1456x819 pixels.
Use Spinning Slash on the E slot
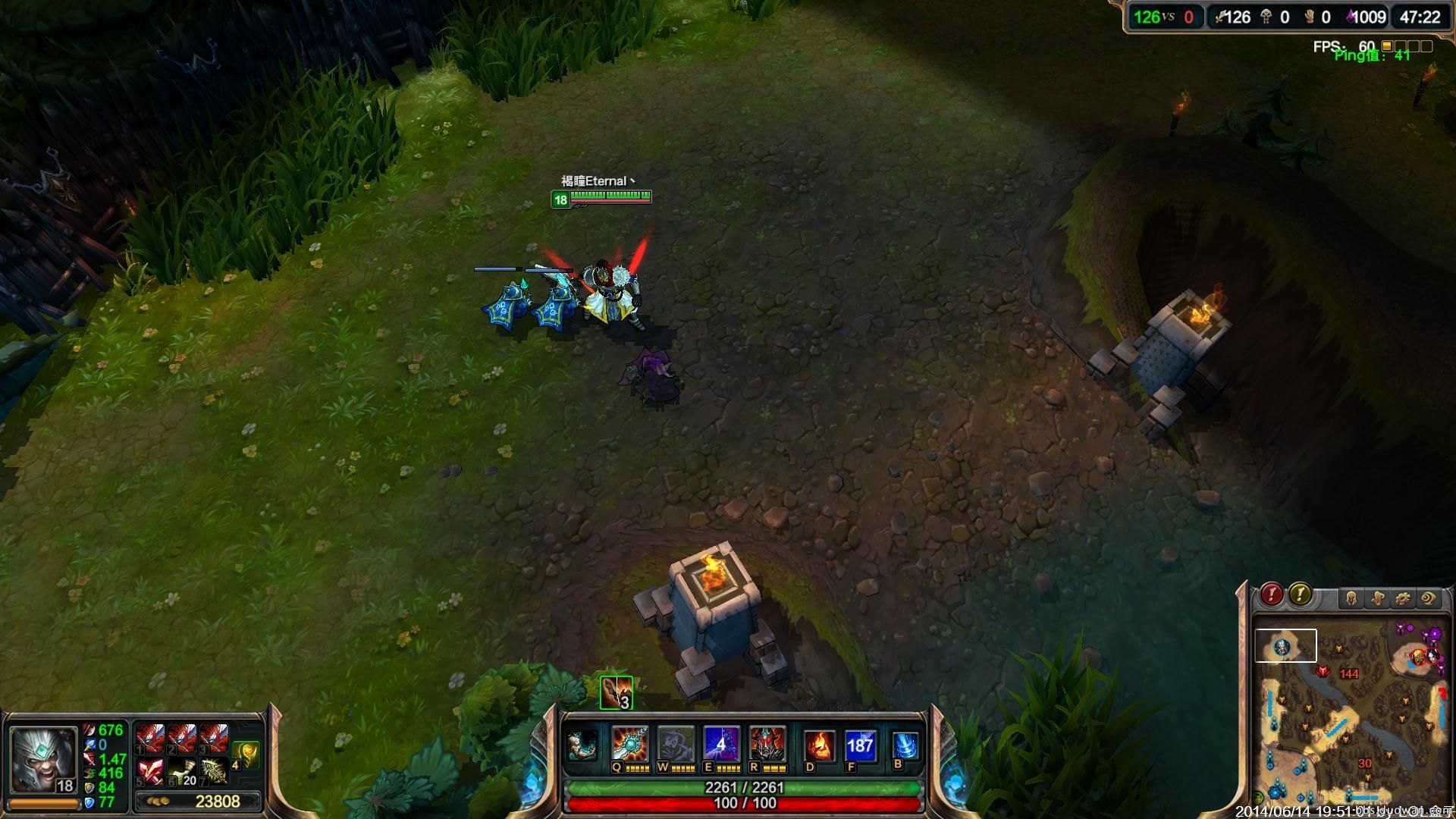(x=720, y=744)
